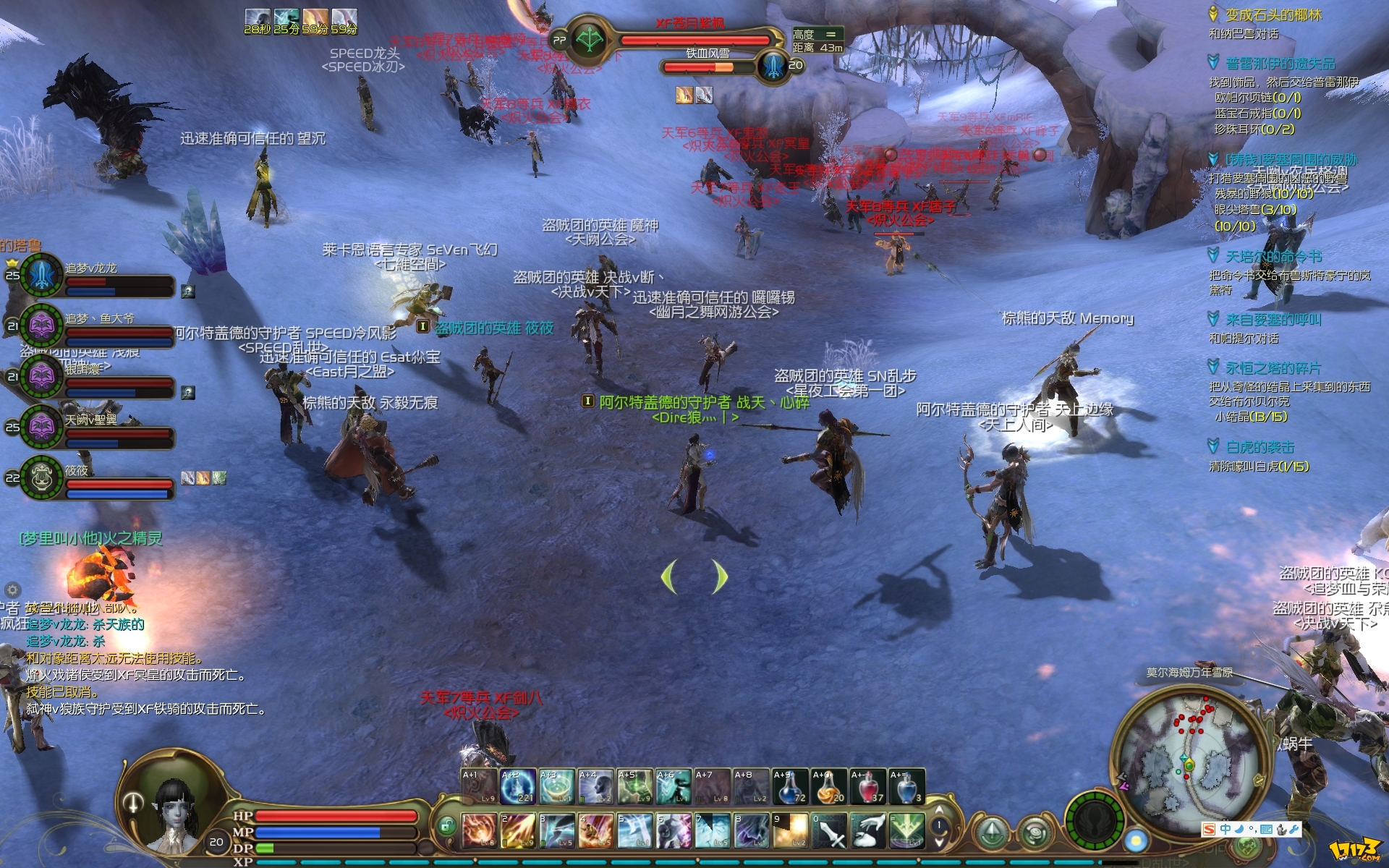The image size is (1389, 868).
Task: Toggle the green hotbar lock button
Action: click(x=446, y=825)
